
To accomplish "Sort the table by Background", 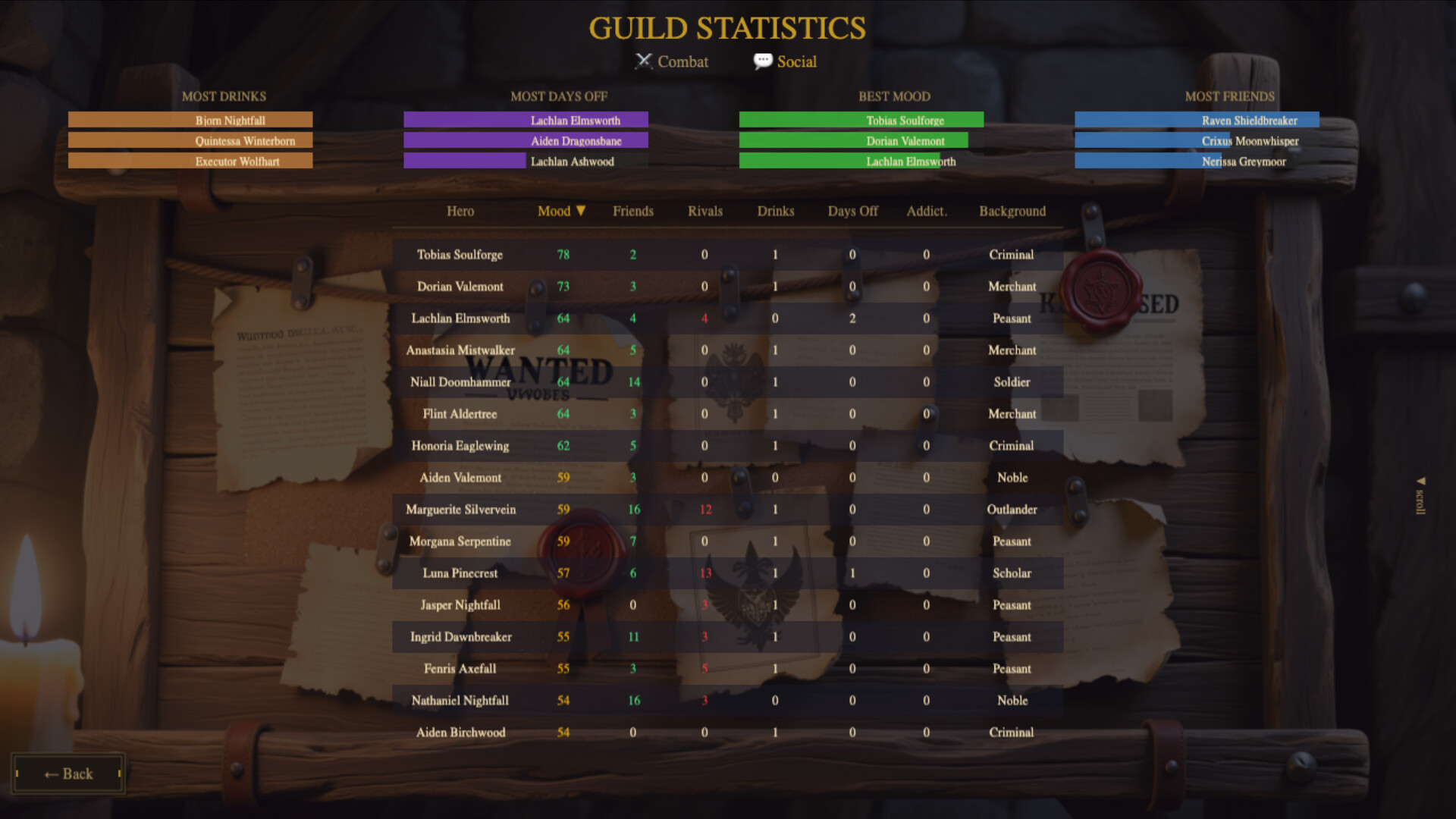I will pos(1012,211).
